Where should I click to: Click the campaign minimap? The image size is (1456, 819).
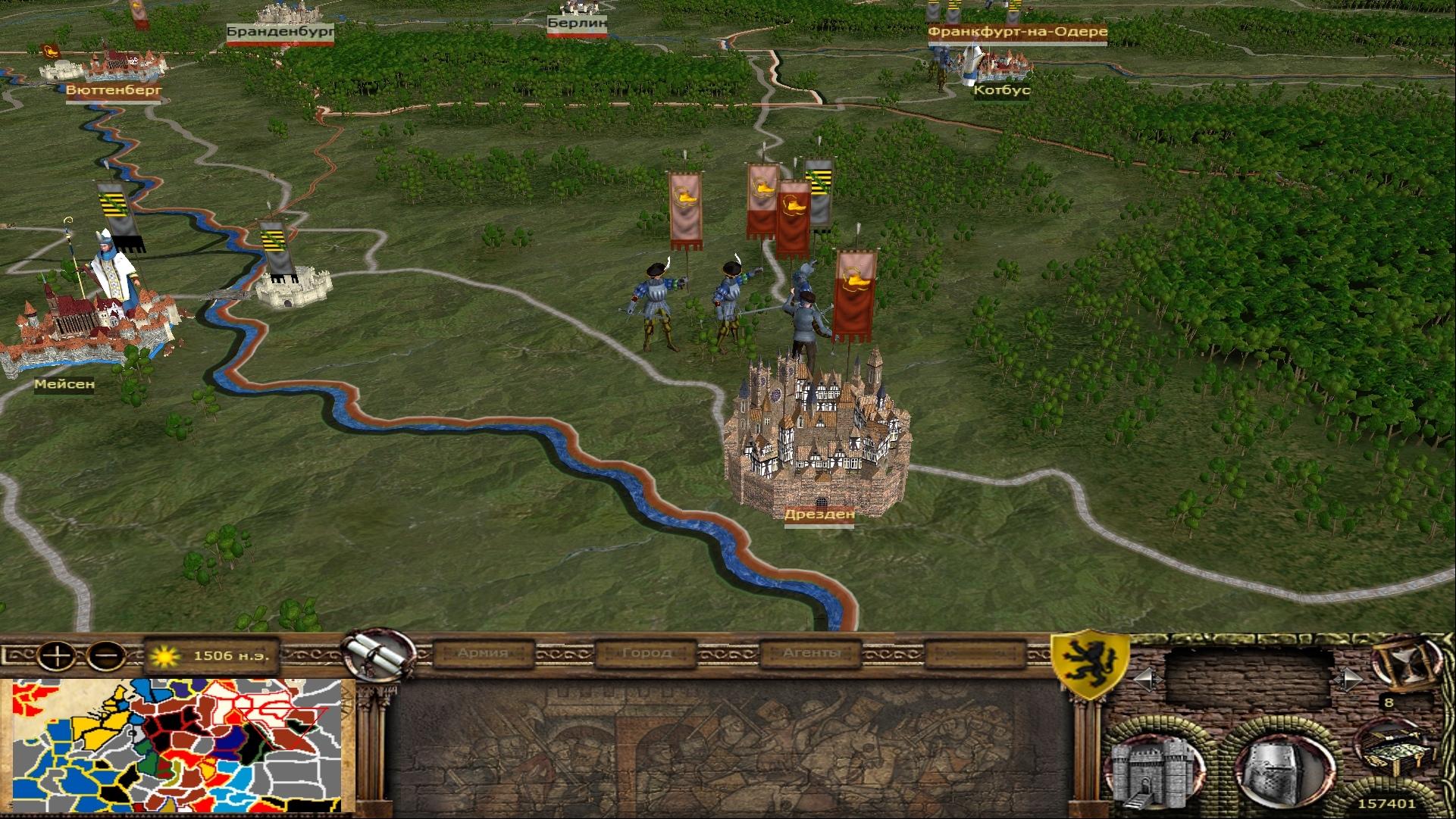point(177,746)
